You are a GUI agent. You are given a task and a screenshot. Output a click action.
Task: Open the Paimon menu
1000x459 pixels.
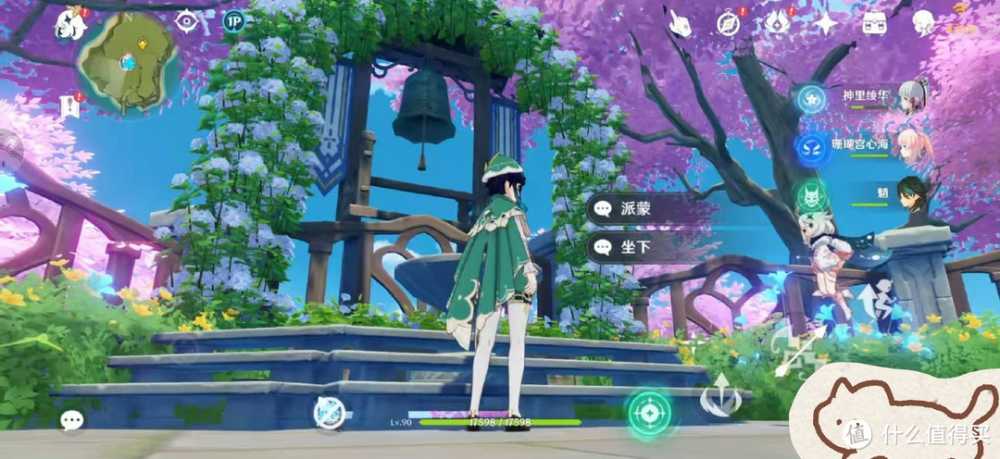[72, 24]
